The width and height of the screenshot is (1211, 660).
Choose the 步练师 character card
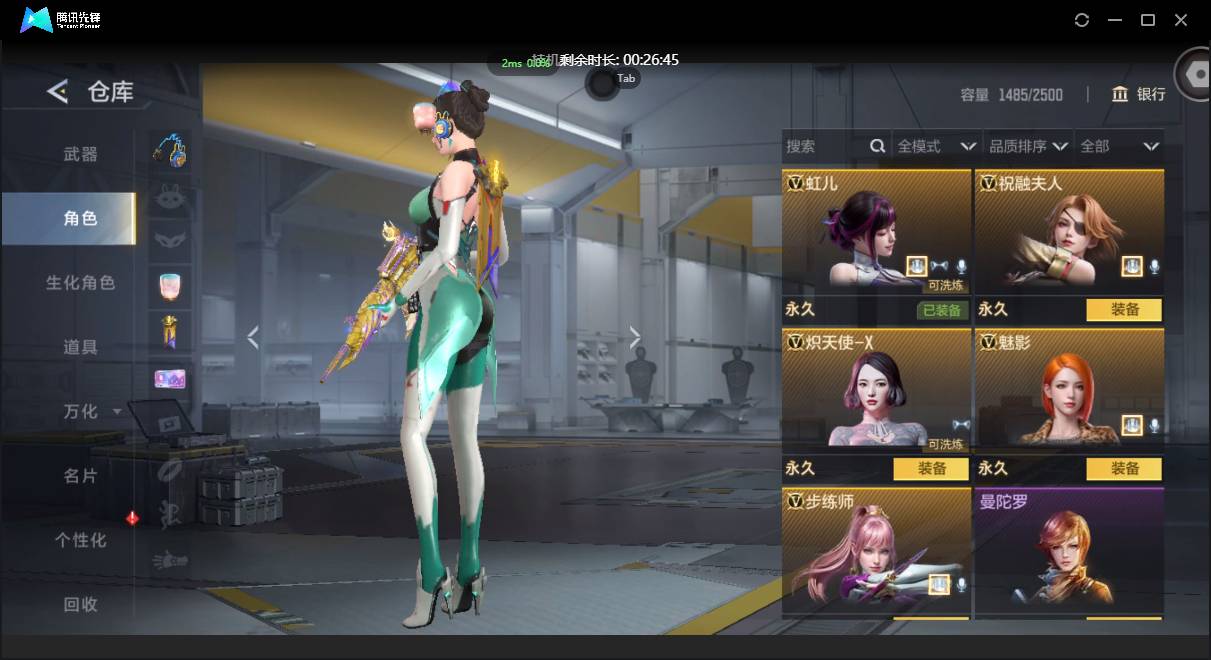tap(876, 548)
